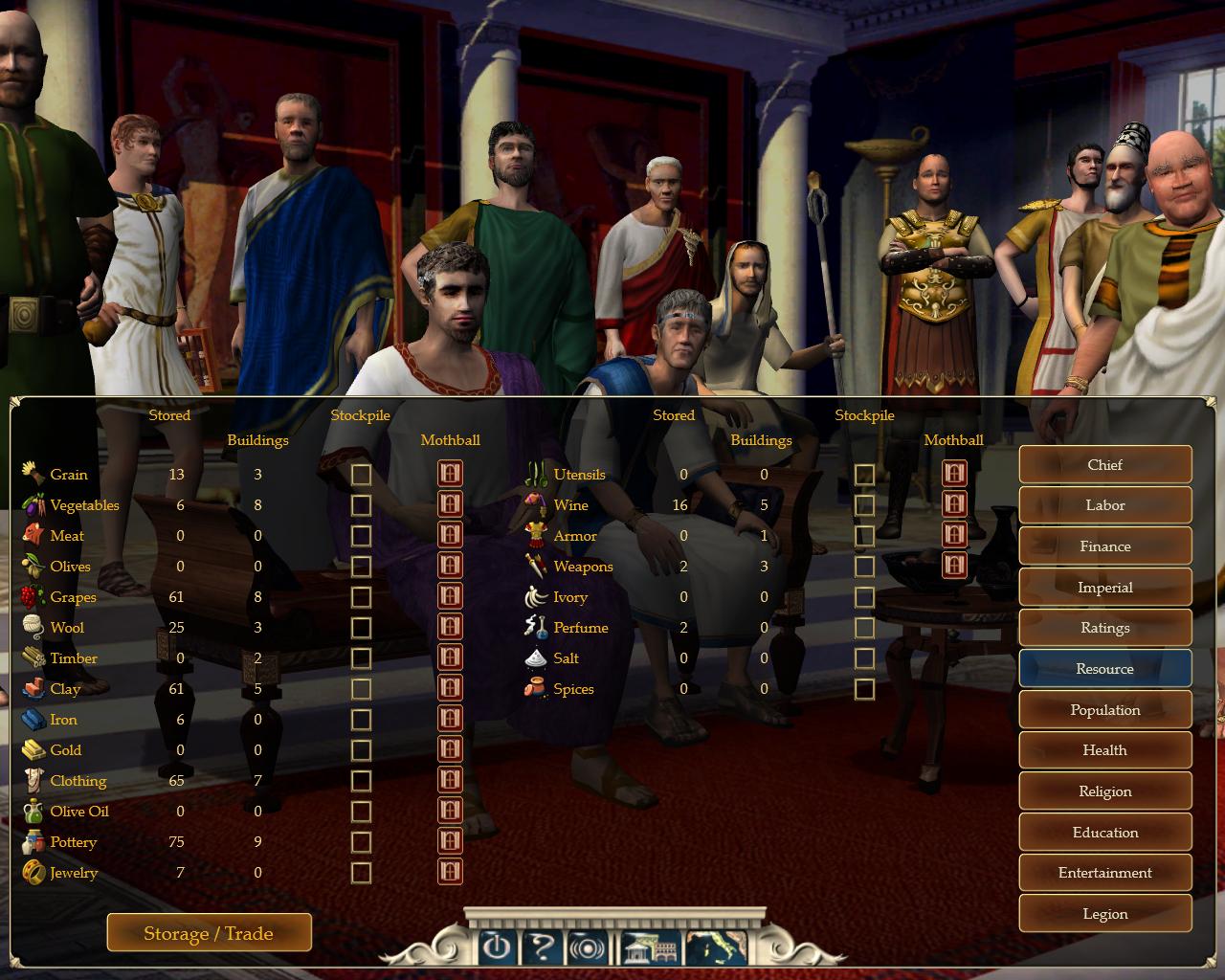1225x980 pixels.
Task: Mothball the Wine buildings
Action: (x=954, y=504)
